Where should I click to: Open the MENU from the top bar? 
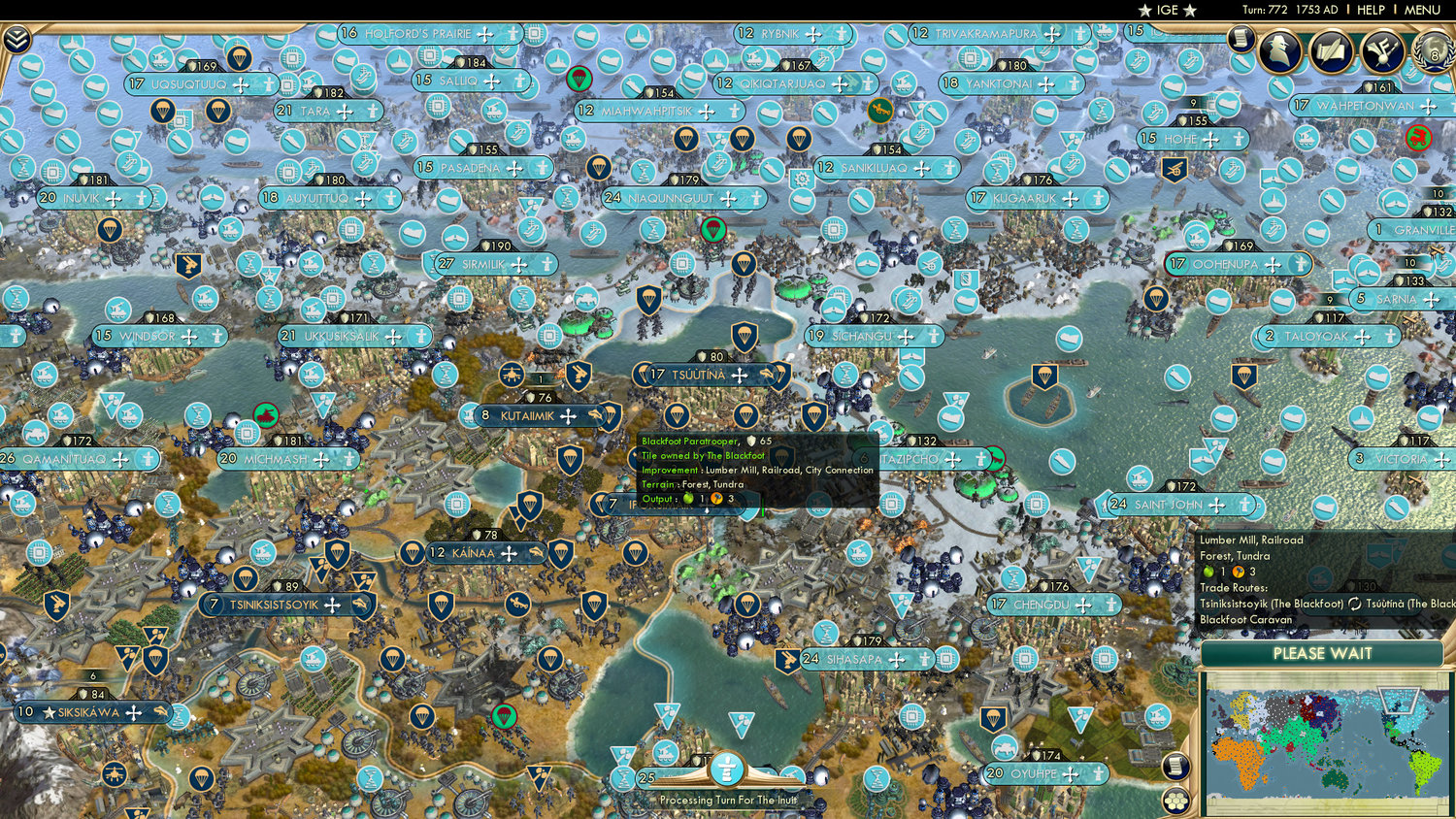1422,11
